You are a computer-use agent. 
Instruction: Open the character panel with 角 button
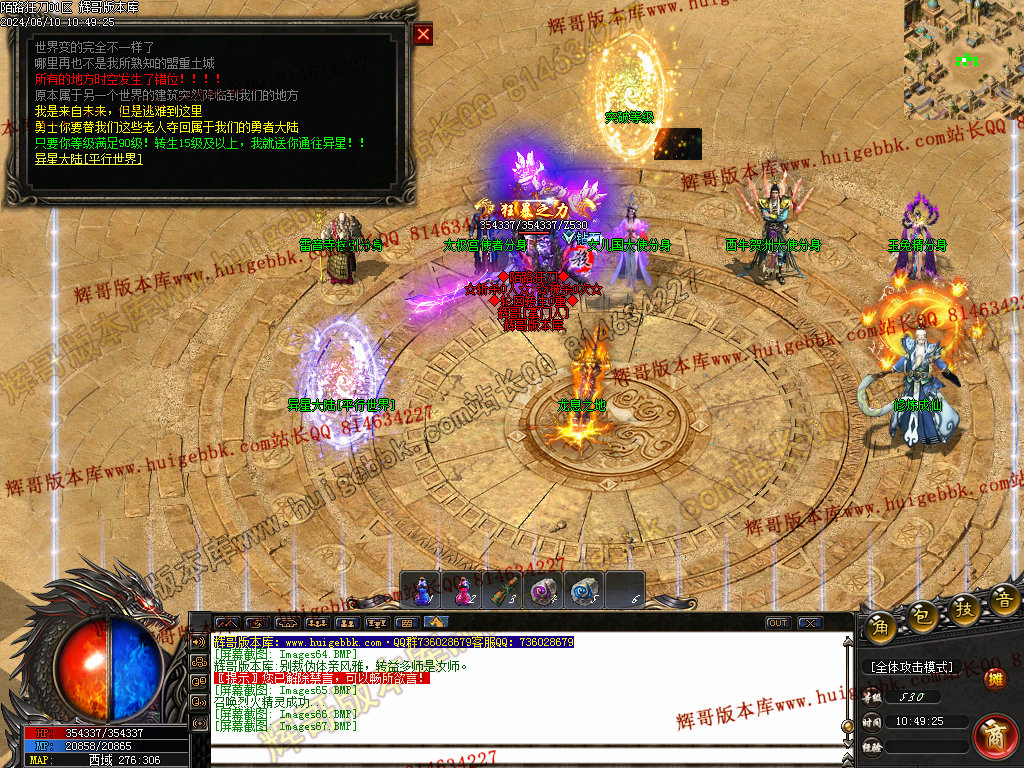click(x=880, y=626)
